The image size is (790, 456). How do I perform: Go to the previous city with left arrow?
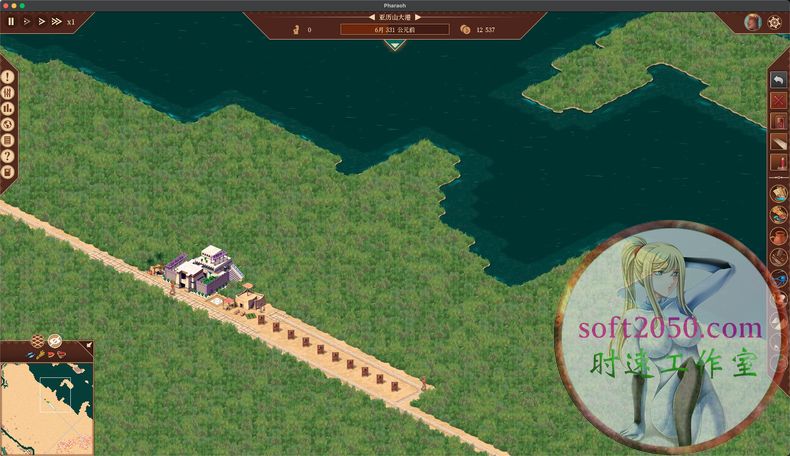tap(372, 17)
